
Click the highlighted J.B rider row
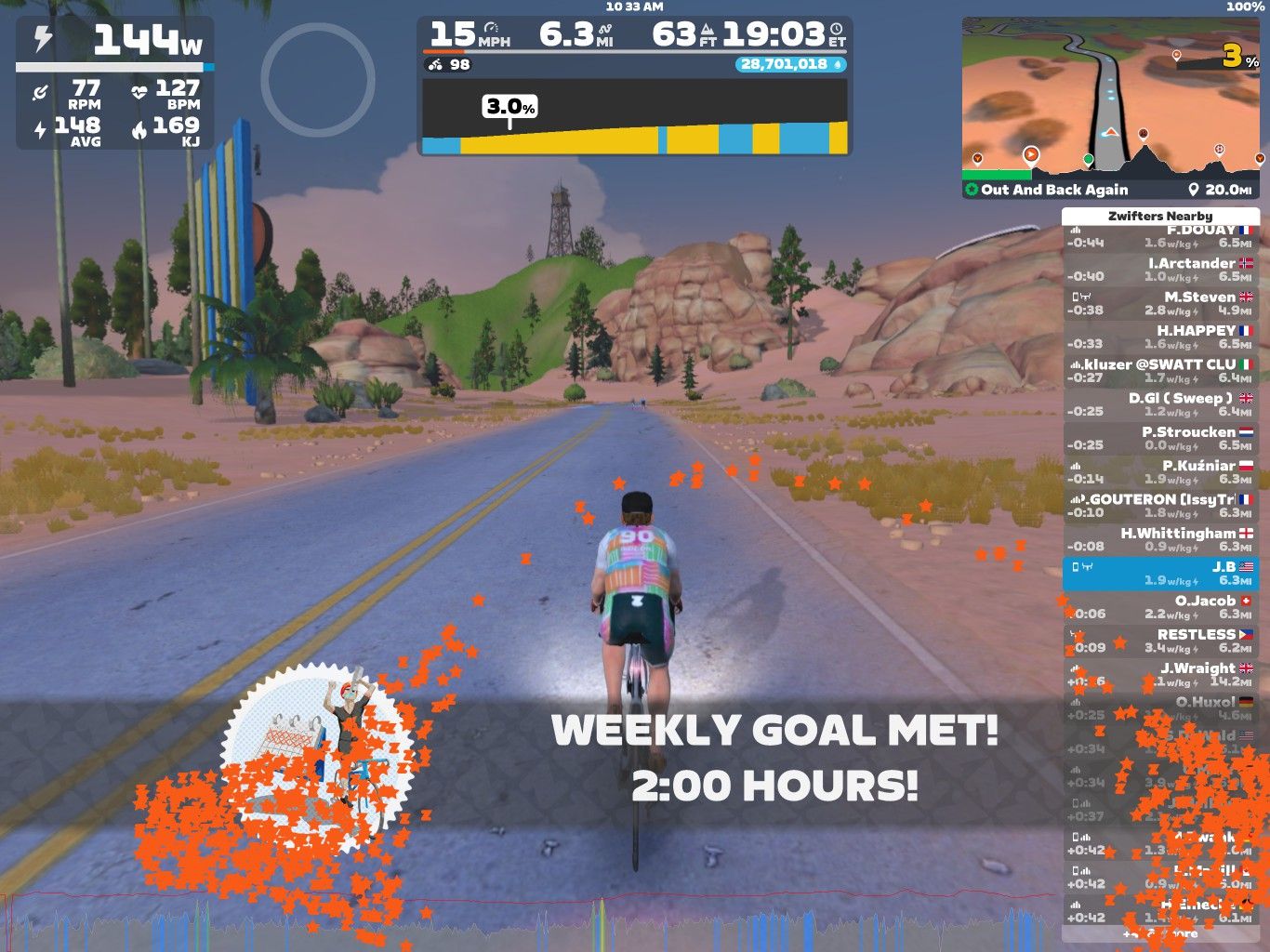tap(1160, 573)
